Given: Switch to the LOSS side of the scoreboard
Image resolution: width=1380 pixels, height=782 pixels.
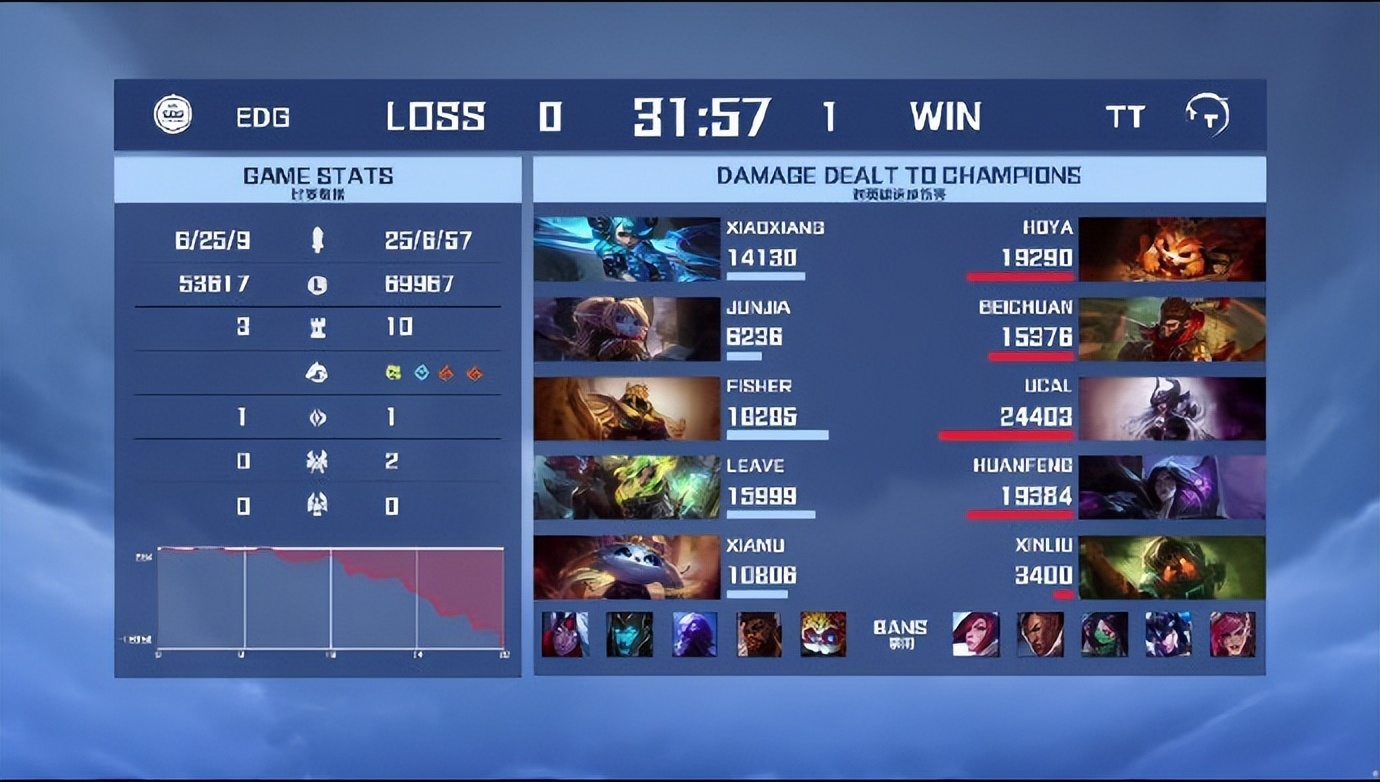Looking at the screenshot, I should click(437, 117).
